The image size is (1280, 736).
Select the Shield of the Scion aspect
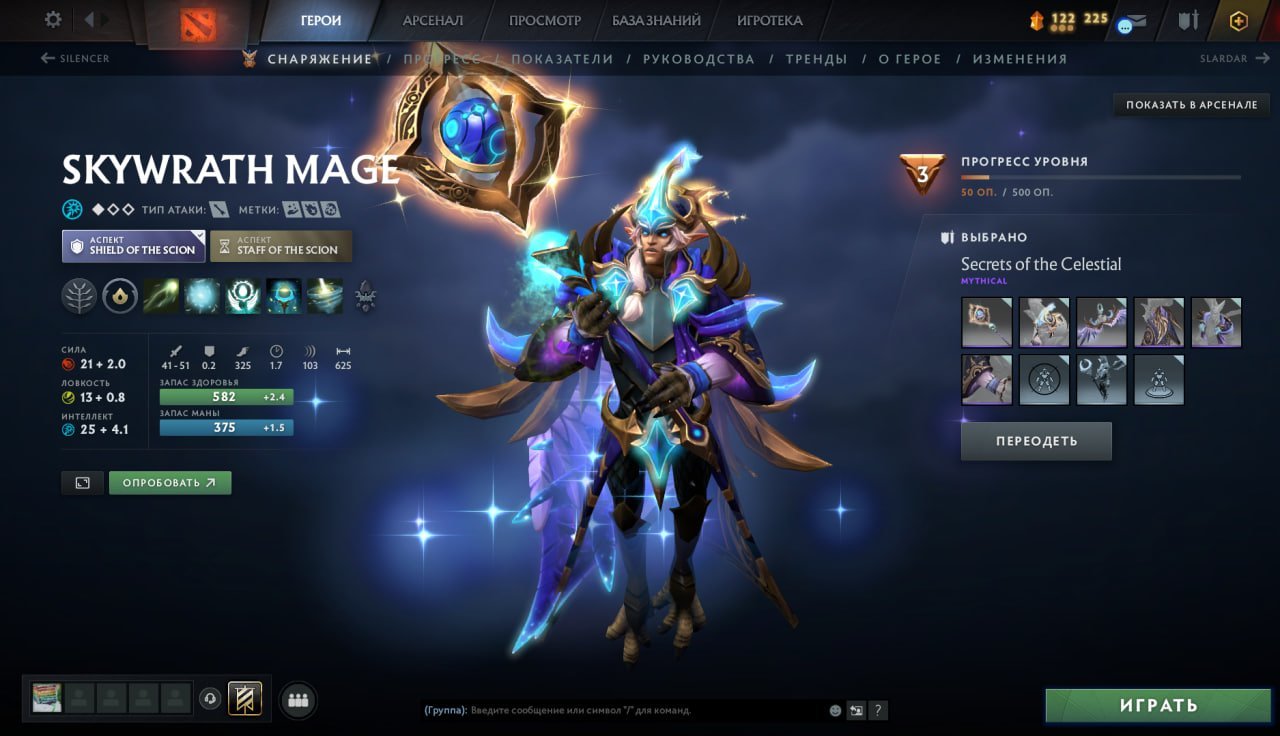pyautogui.click(x=133, y=246)
